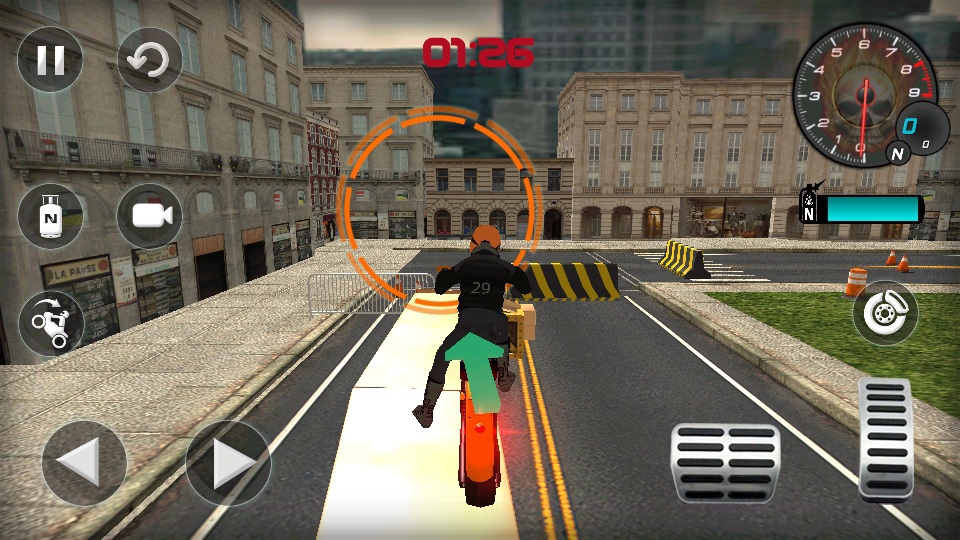960x540 pixels.
Task: Activate the nitro canister boost
Action: pyautogui.click(x=50, y=216)
